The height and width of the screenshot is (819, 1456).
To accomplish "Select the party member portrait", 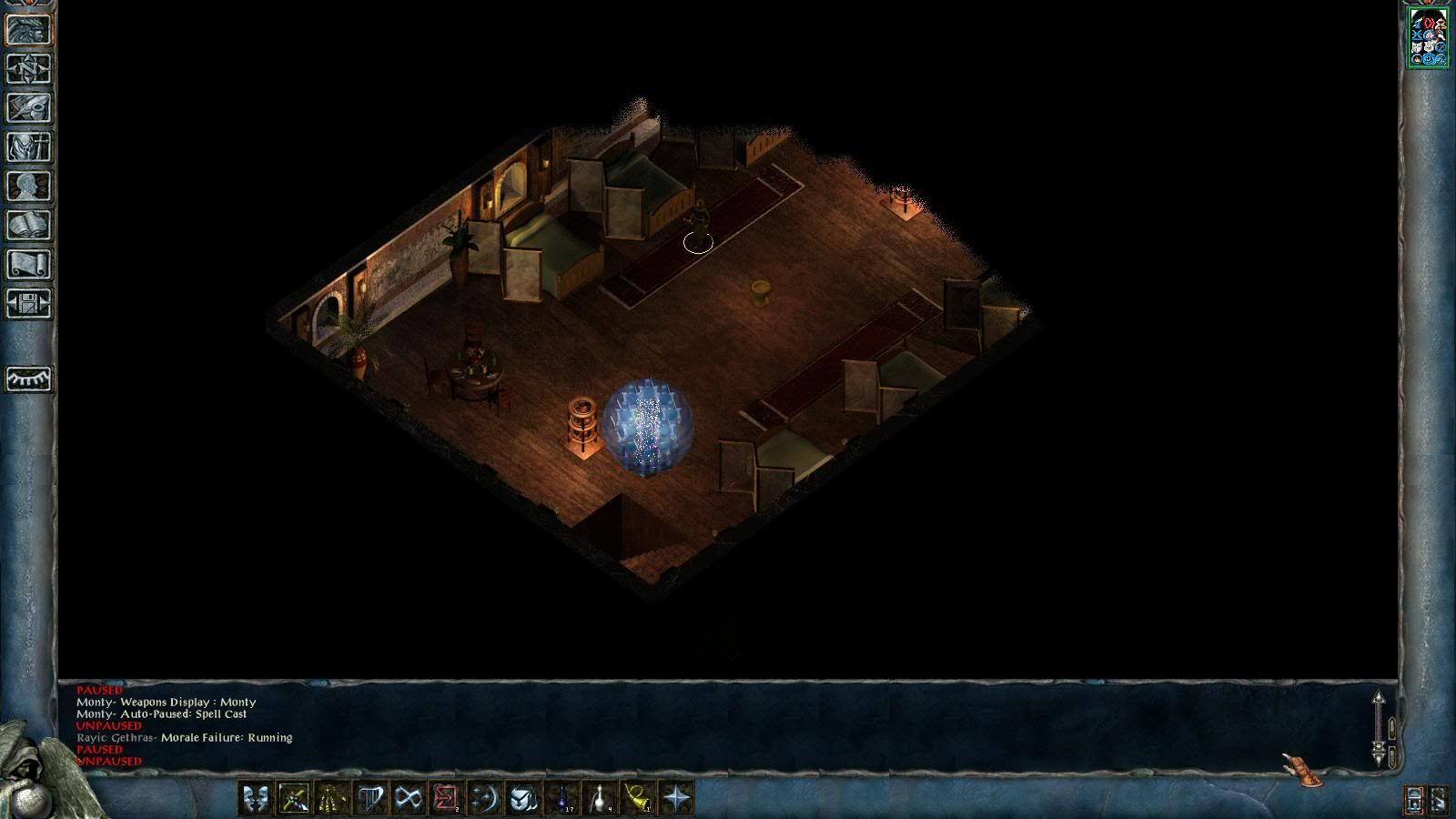I will point(1428,37).
